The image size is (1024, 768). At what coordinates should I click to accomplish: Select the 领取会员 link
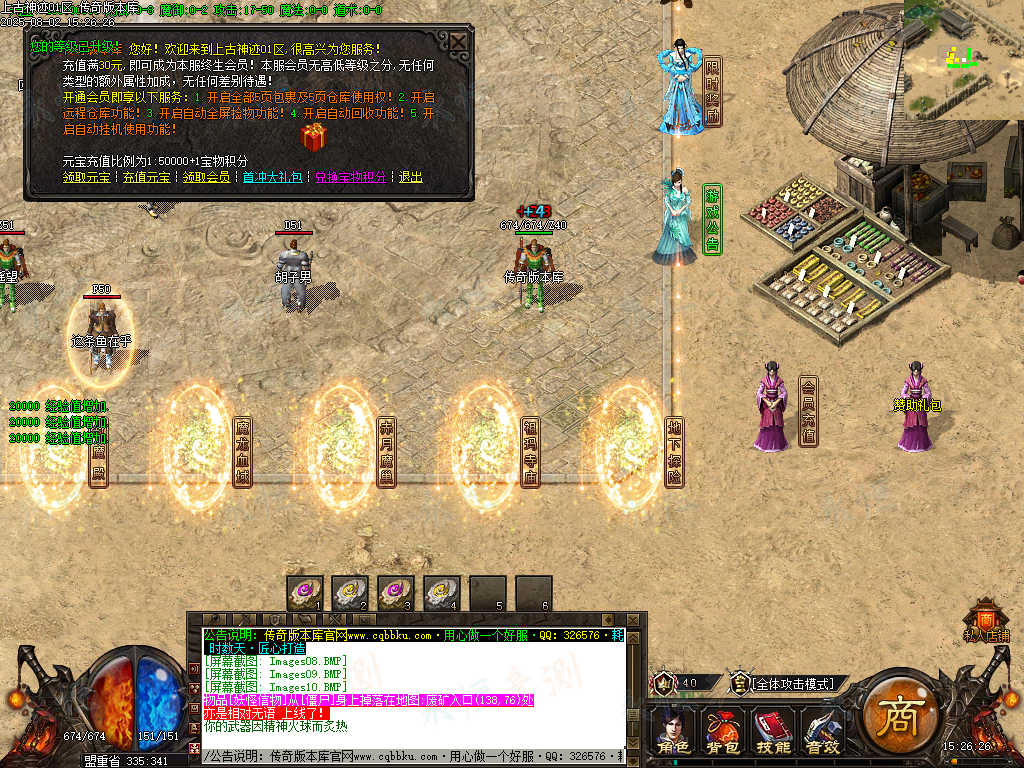click(207, 177)
